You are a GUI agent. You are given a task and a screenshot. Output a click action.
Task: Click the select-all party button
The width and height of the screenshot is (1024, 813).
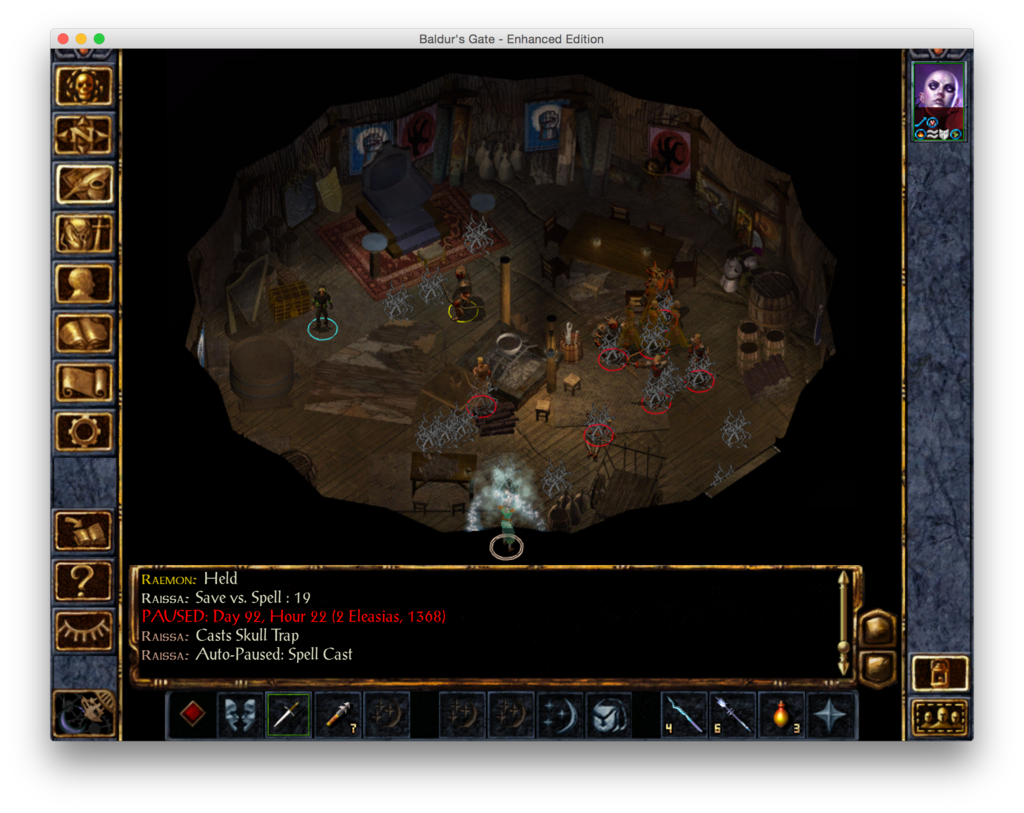click(x=940, y=717)
